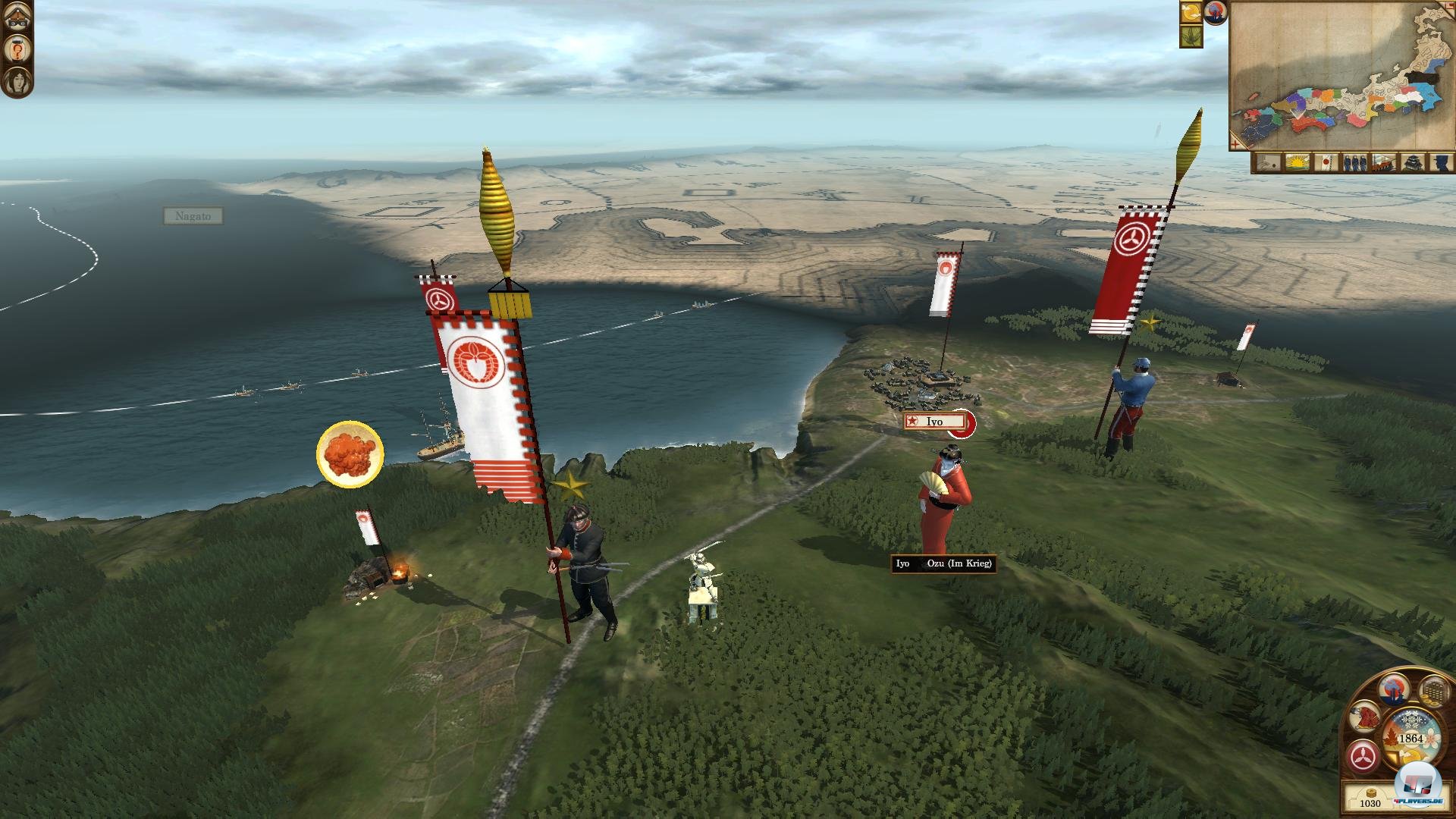The image size is (1456, 819).
Task: Open the coins and abacus finance button
Action: click(1432, 692)
